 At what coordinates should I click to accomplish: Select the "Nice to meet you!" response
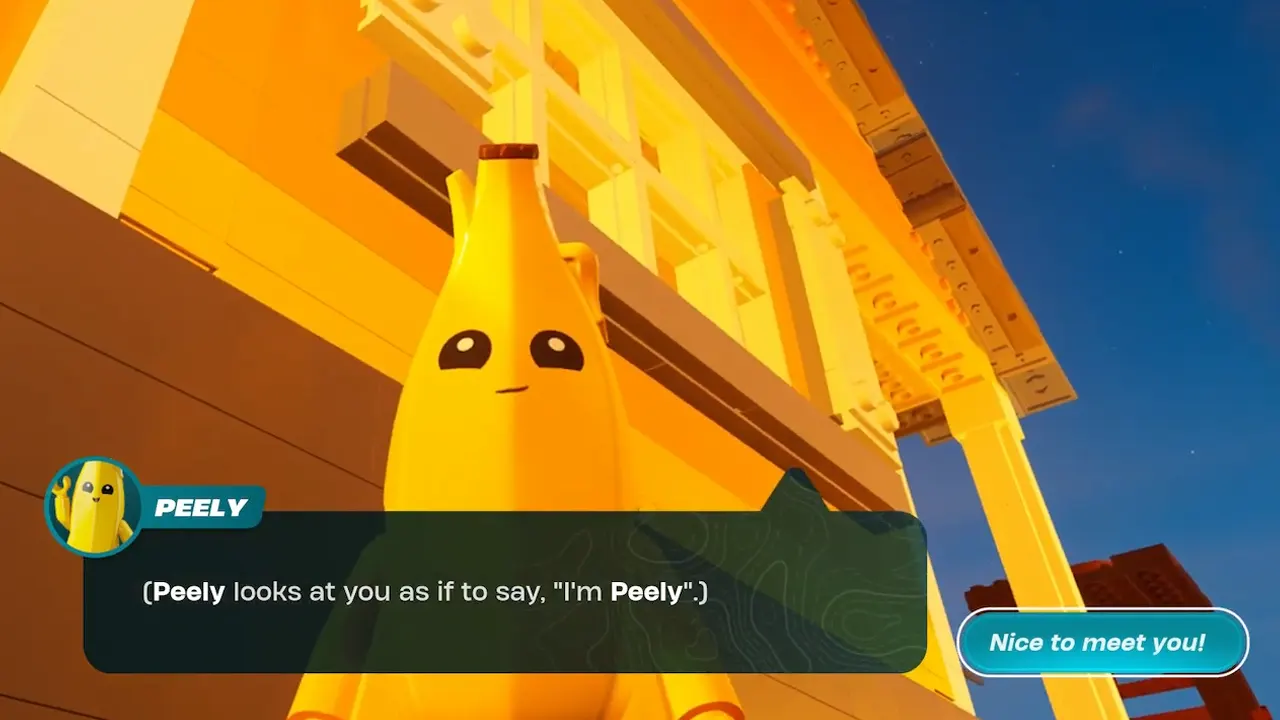pos(1103,643)
